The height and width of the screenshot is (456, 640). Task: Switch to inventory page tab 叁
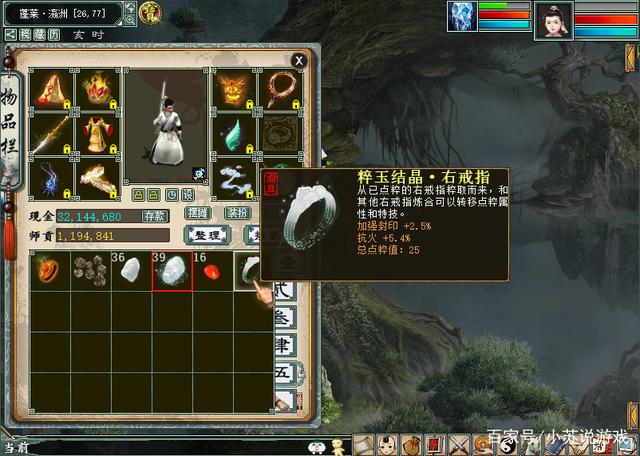click(284, 320)
